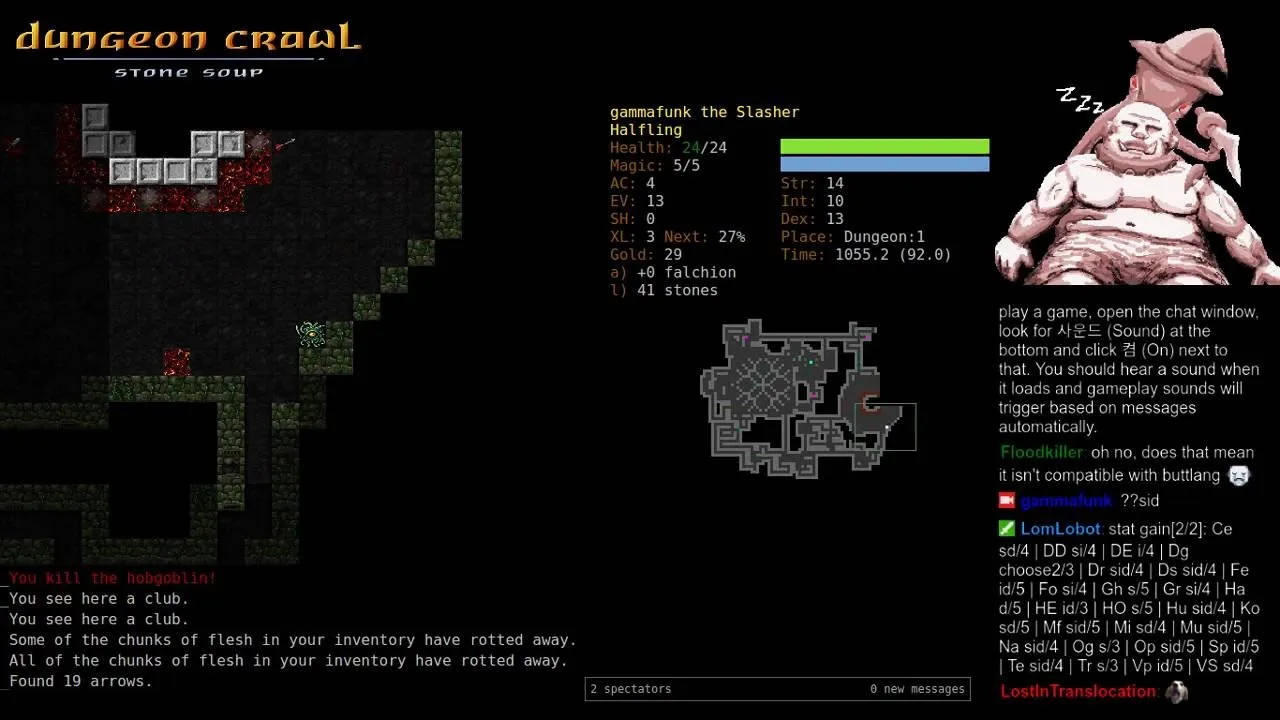
Task: Click the Next: 27% experience readout
Action: point(704,237)
